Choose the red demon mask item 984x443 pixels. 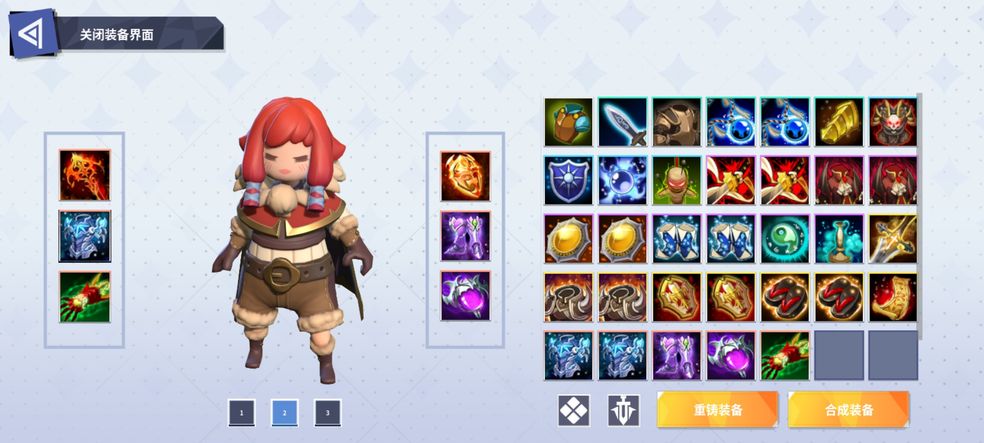point(893,122)
